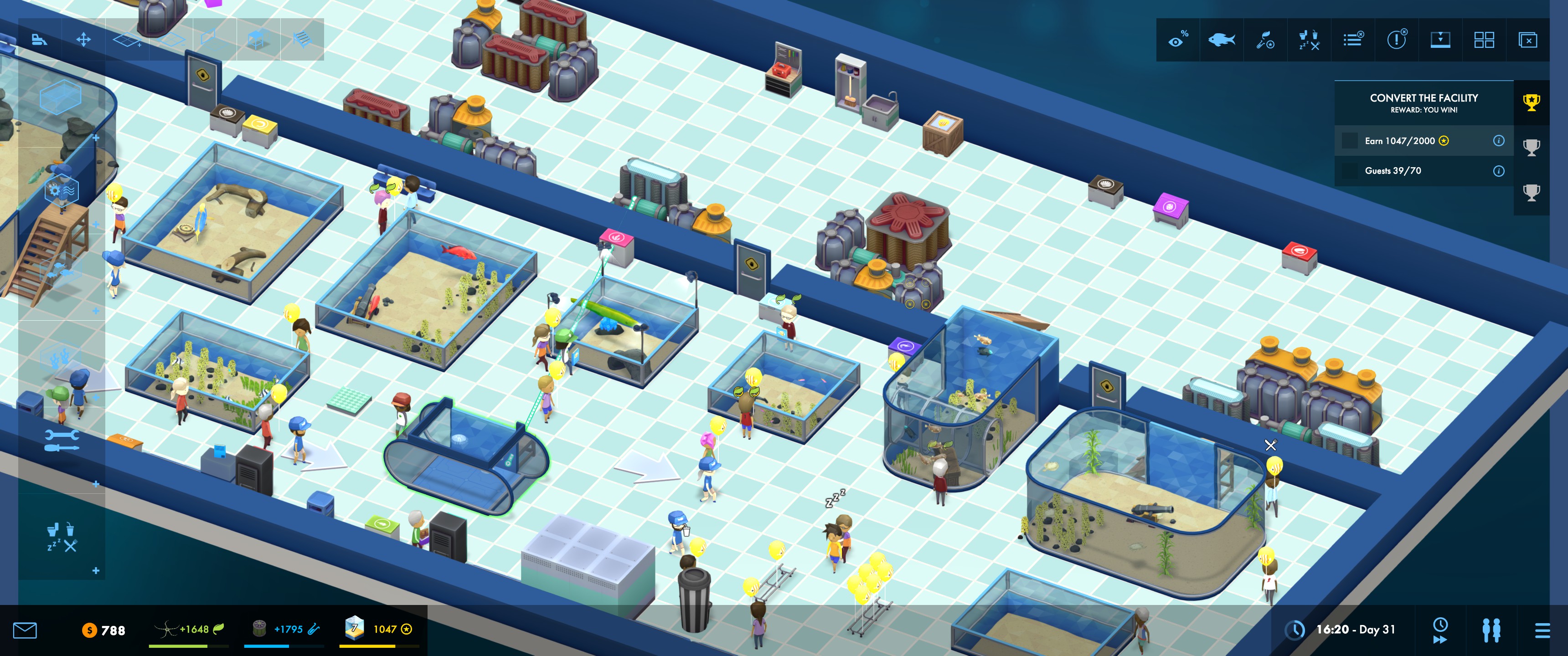Select the bulldozer demolish tool
1568x656 pixels.
pyautogui.click(x=40, y=40)
